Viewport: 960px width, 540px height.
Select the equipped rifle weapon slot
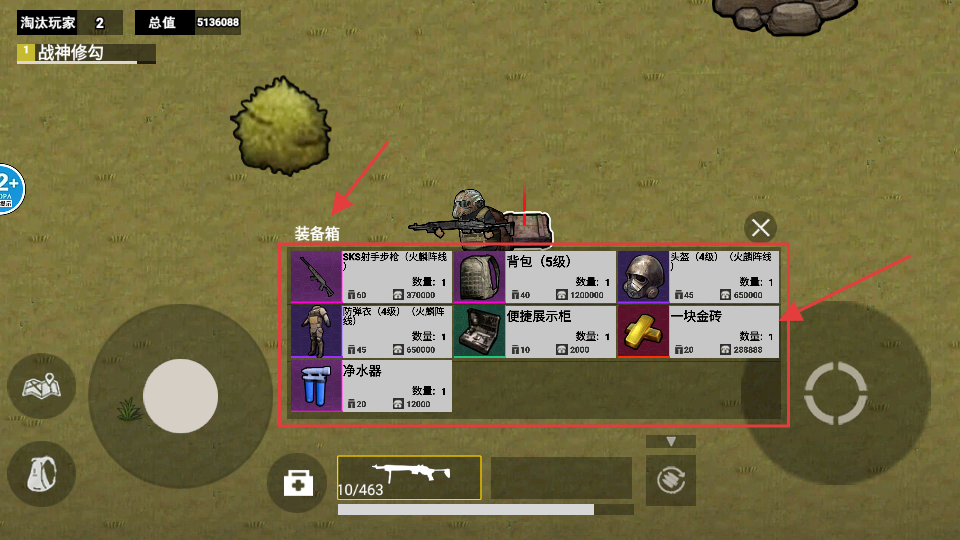pyautogui.click(x=409, y=477)
